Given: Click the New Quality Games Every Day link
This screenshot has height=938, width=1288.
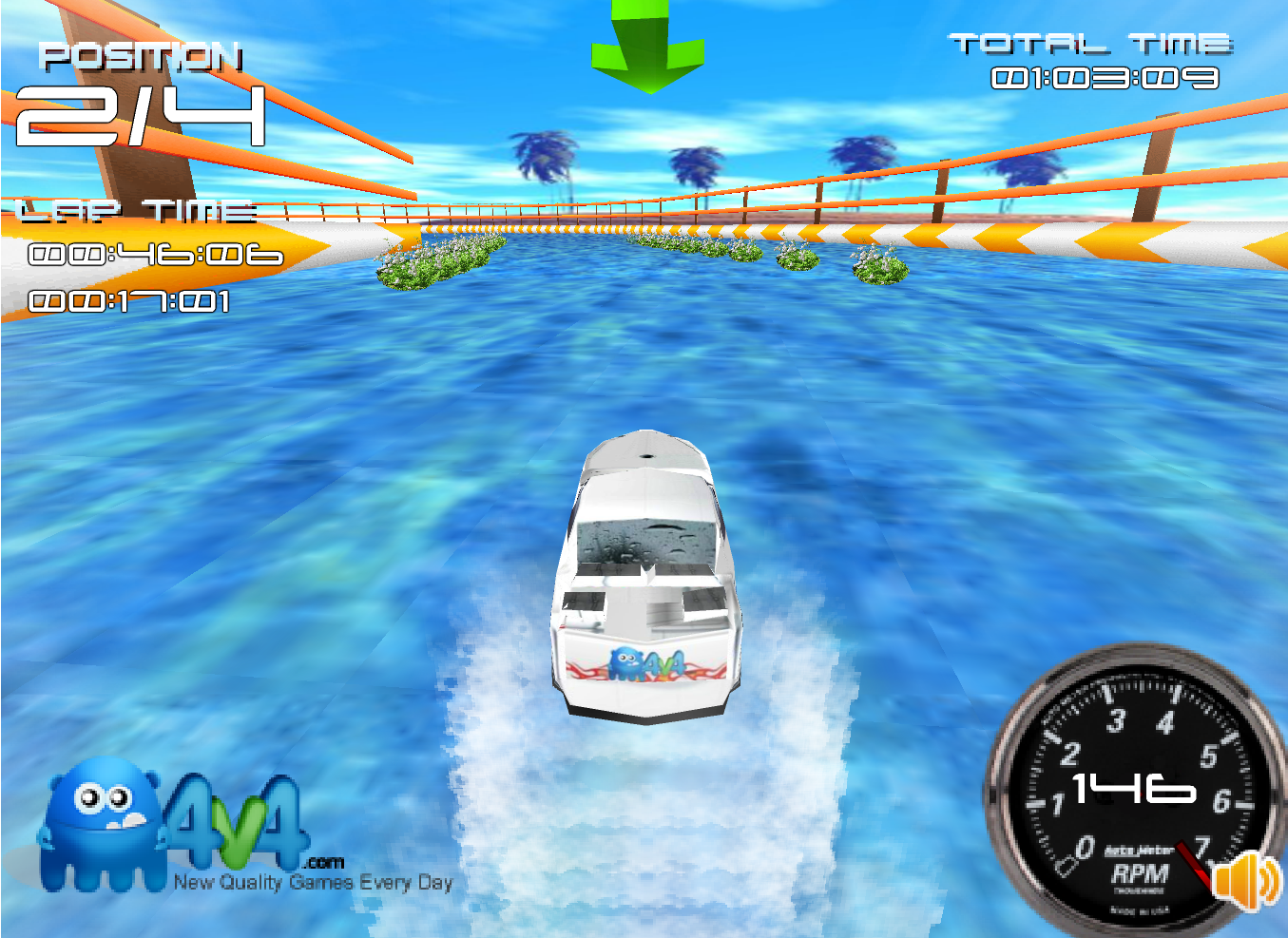Looking at the screenshot, I should (314, 882).
